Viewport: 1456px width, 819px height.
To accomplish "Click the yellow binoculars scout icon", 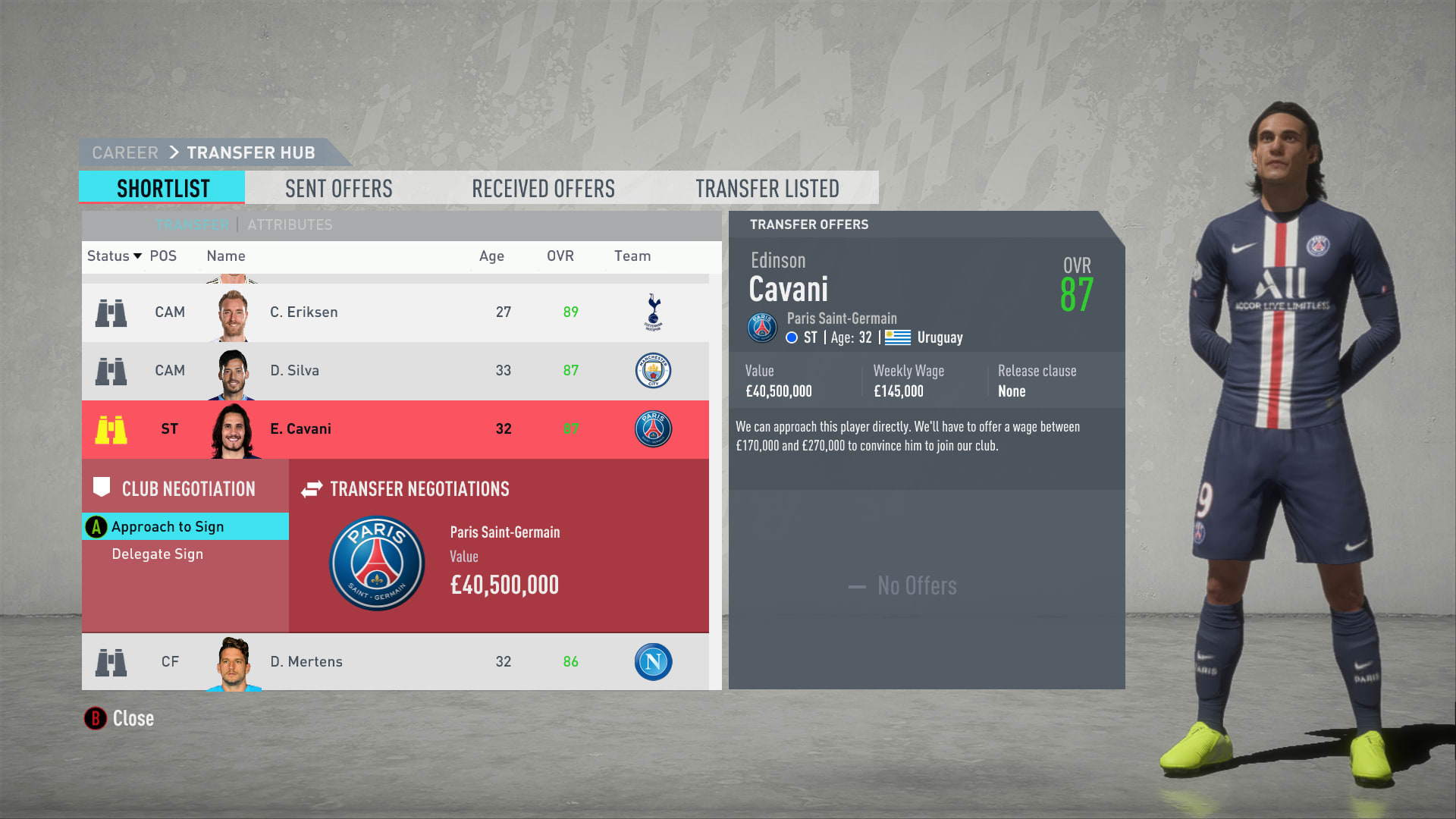I will 111,430.
